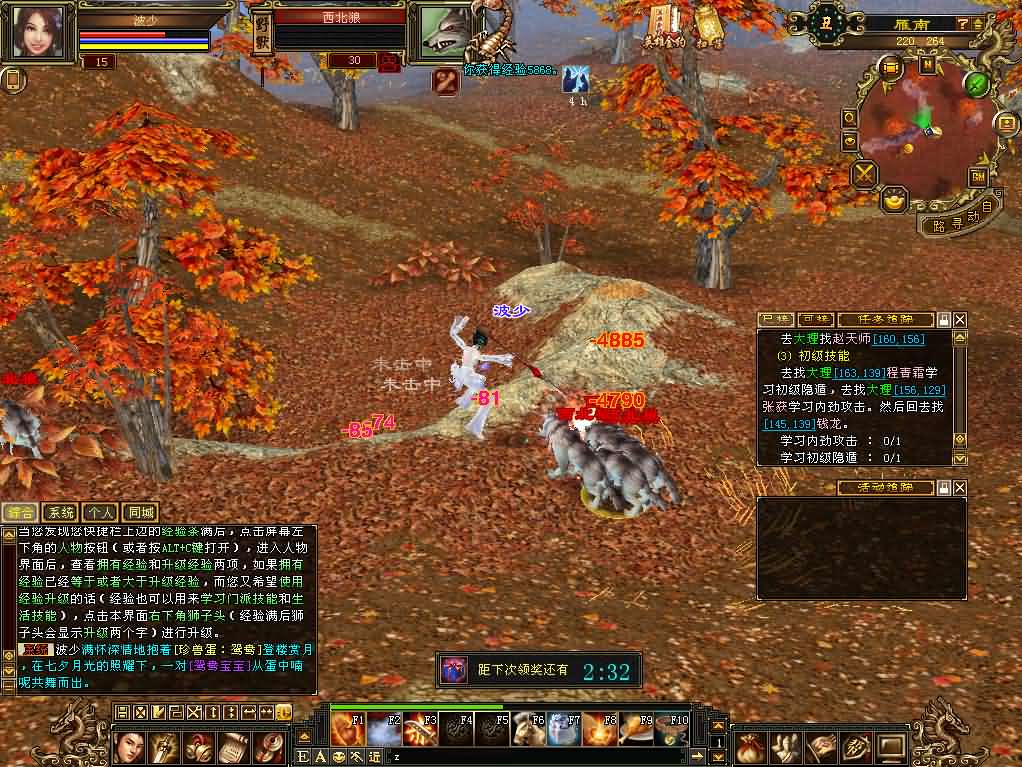1022x767 pixels.
Task: Use the F8 fire skill
Action: (x=601, y=731)
